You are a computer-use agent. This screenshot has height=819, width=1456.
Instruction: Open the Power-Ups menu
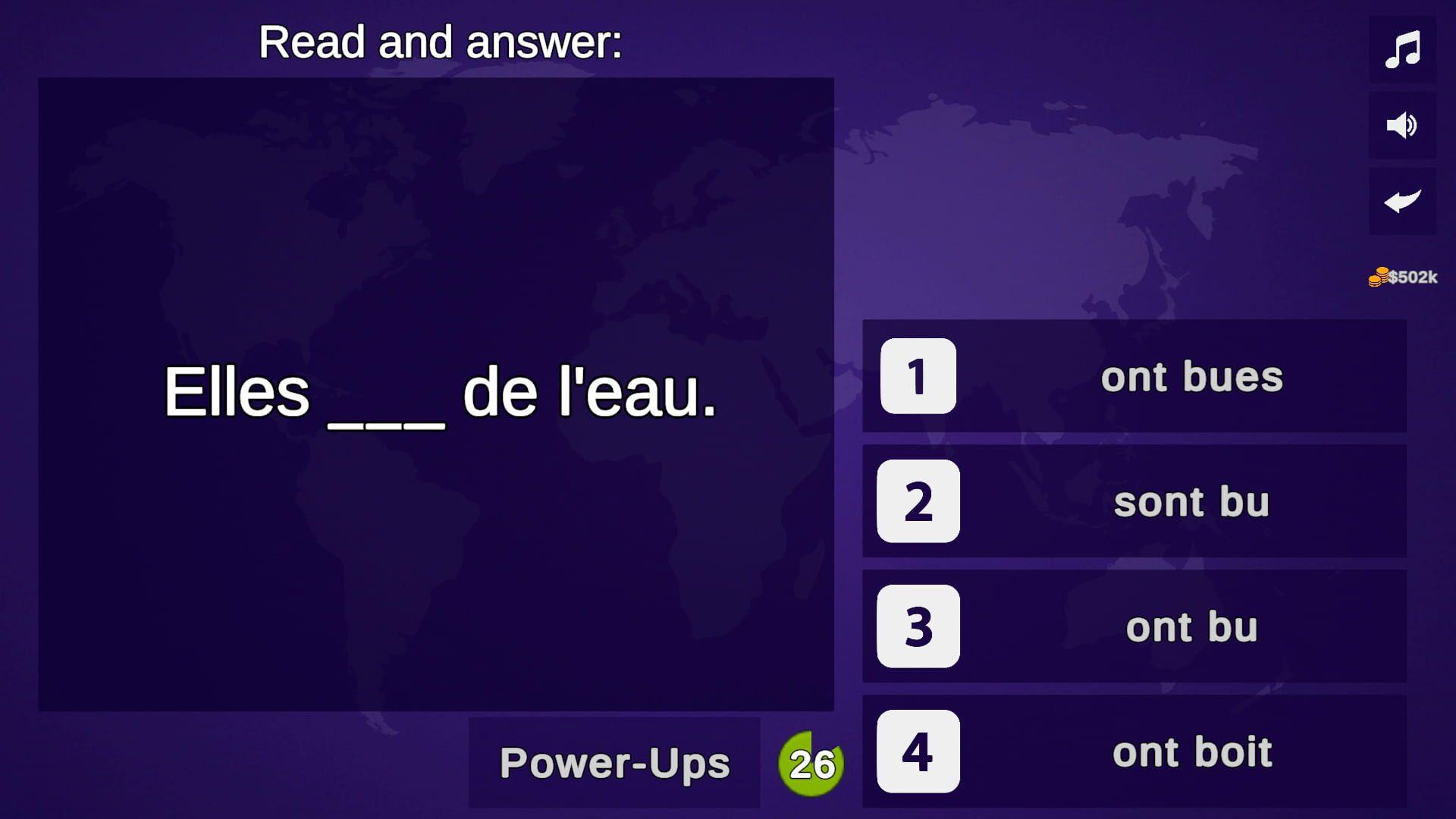pyautogui.click(x=614, y=764)
